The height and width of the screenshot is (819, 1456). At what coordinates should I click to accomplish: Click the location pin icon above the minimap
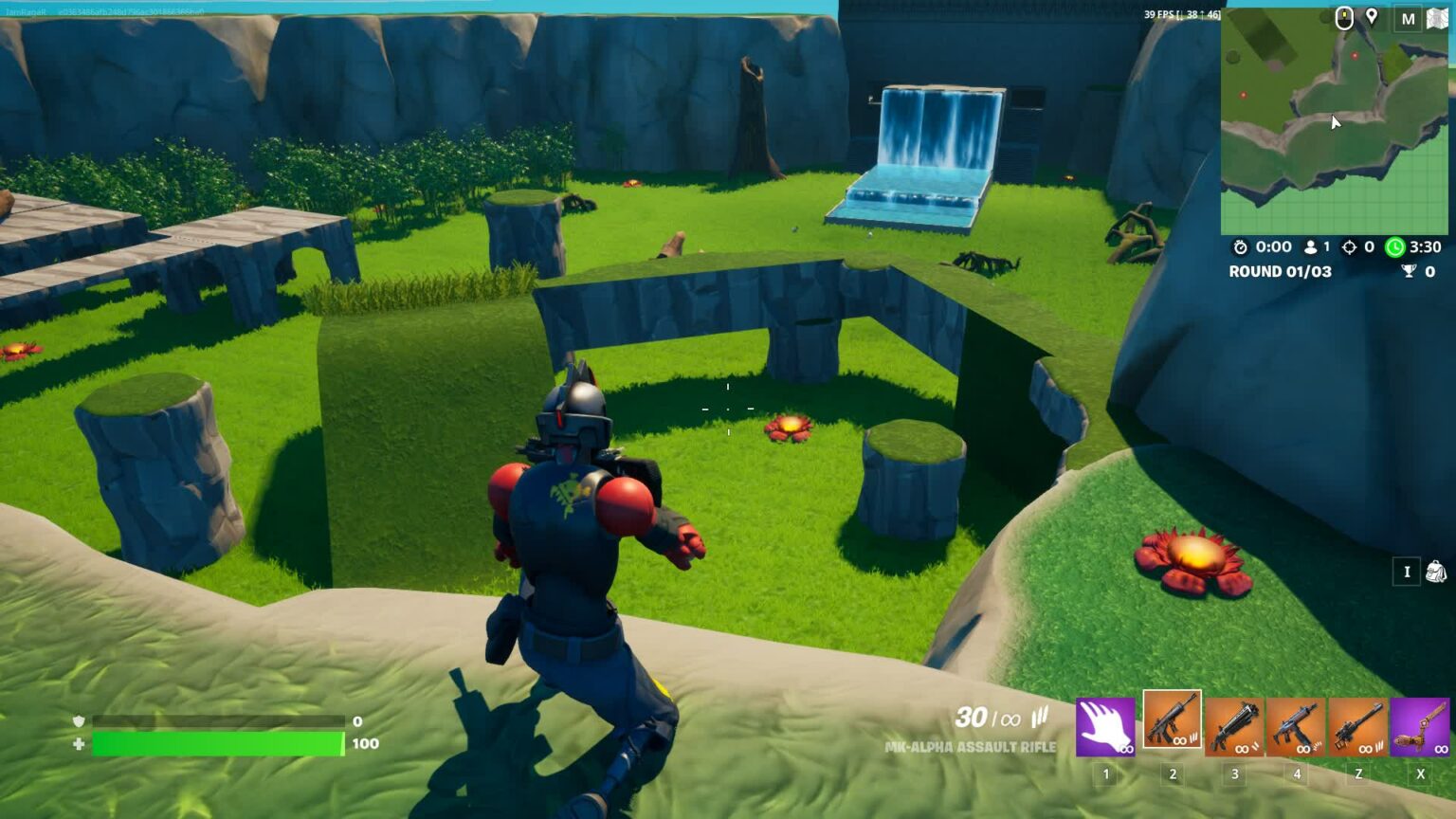coord(1371,17)
